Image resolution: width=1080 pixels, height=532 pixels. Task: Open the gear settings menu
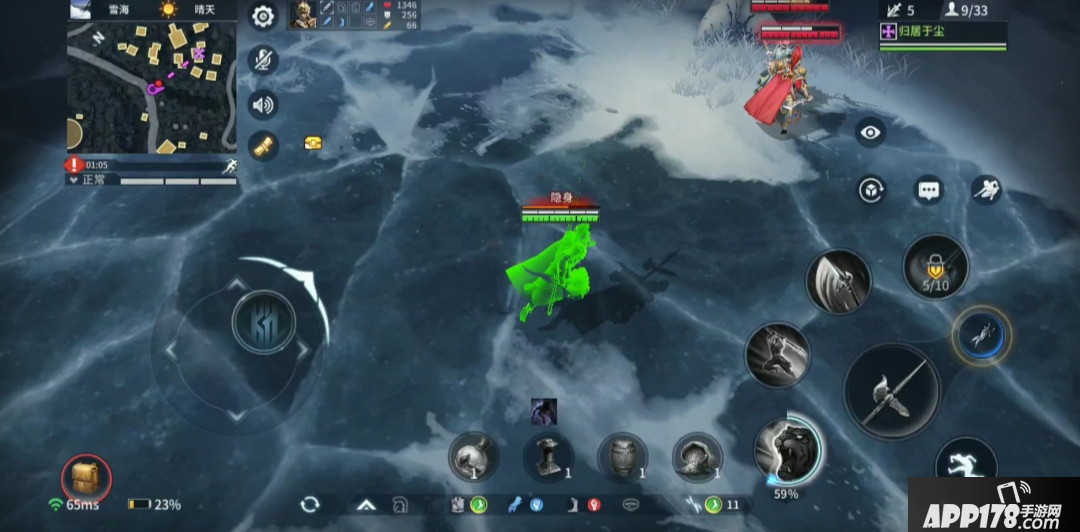pyautogui.click(x=263, y=16)
